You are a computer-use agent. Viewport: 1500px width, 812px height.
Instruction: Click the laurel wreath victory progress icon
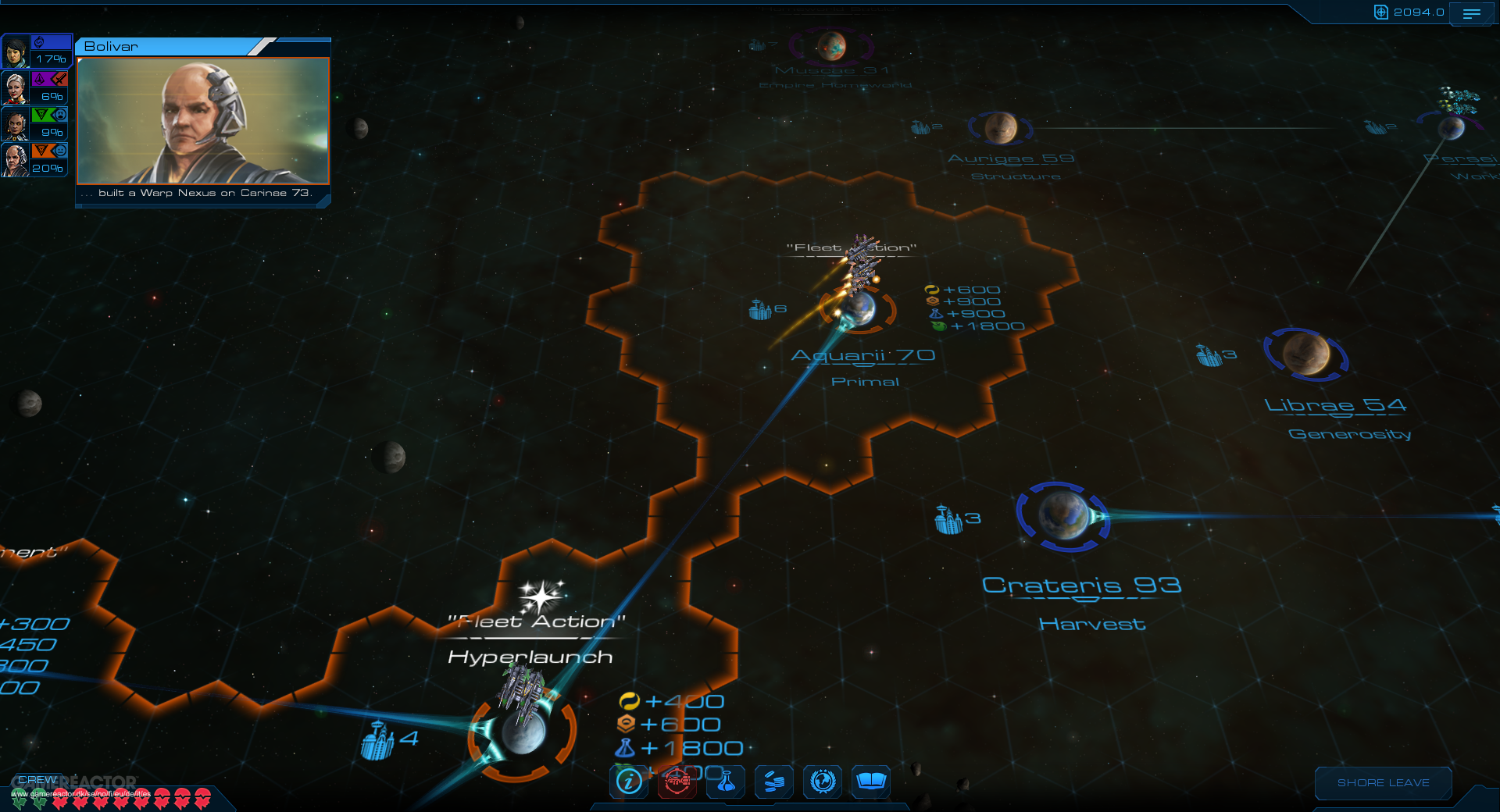click(822, 782)
